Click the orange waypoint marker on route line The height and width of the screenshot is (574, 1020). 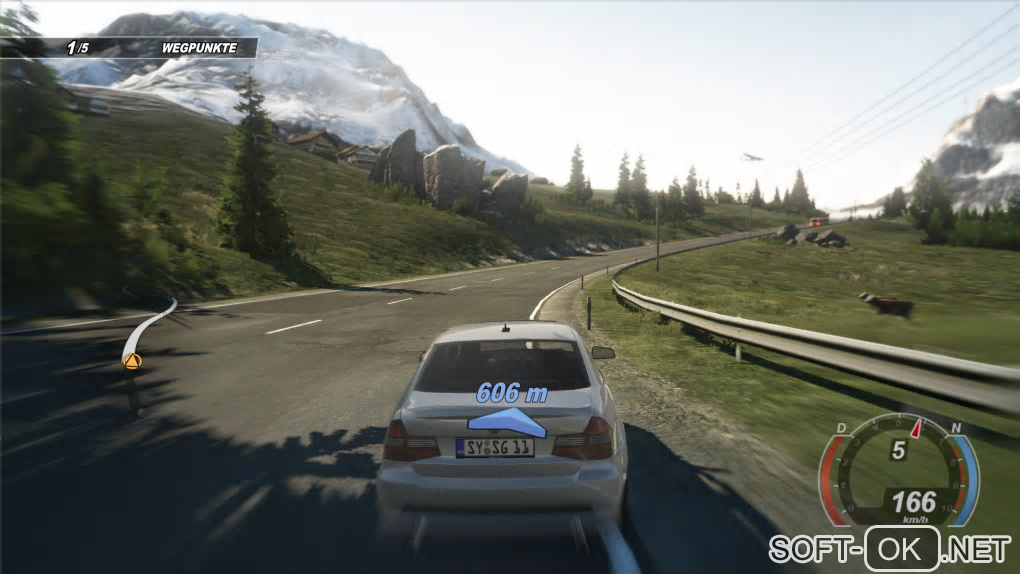[x=131, y=361]
